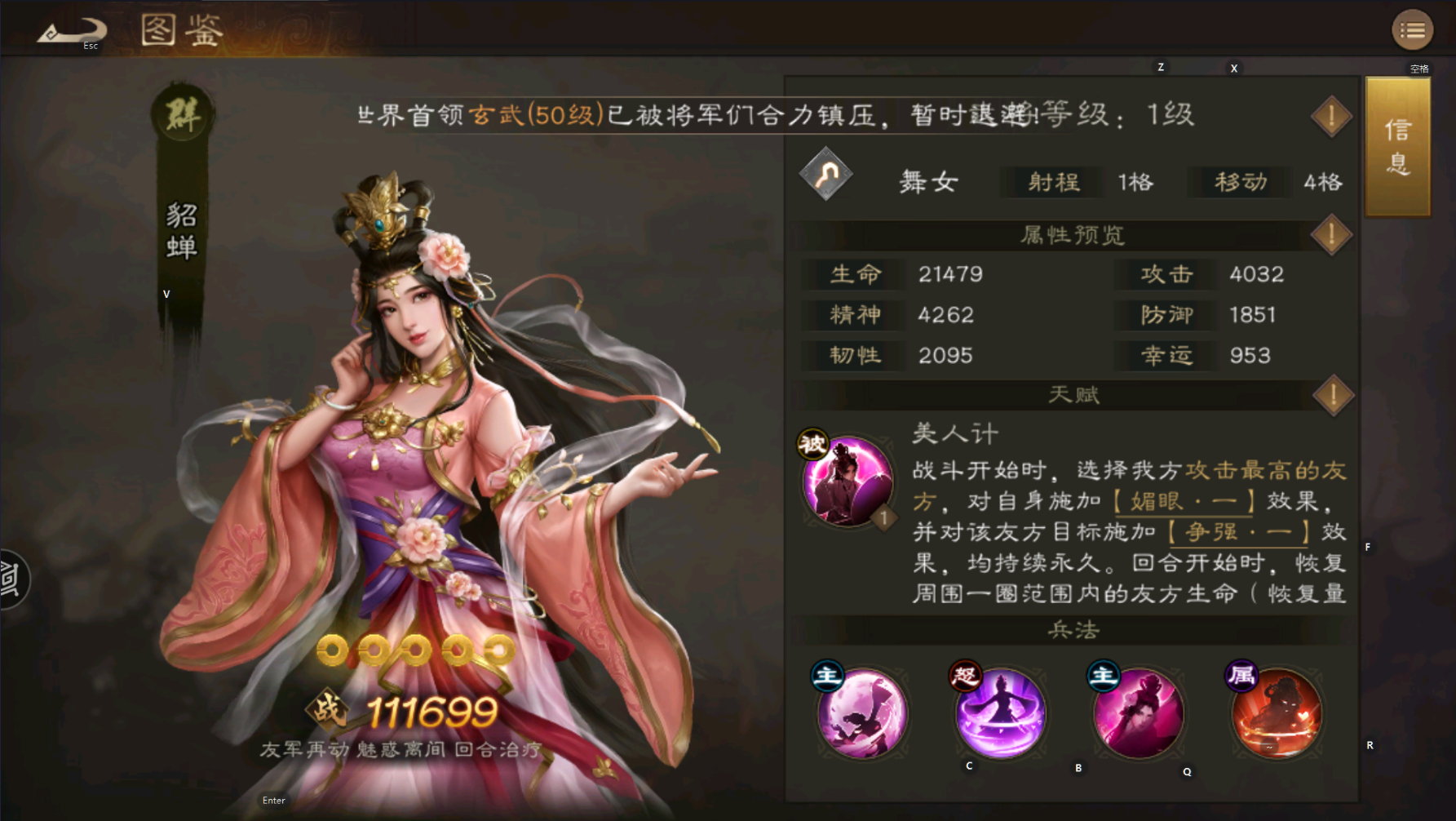1456x821 pixels.
Task: Open the 属 attribute tactic icon
Action: [x=1276, y=713]
